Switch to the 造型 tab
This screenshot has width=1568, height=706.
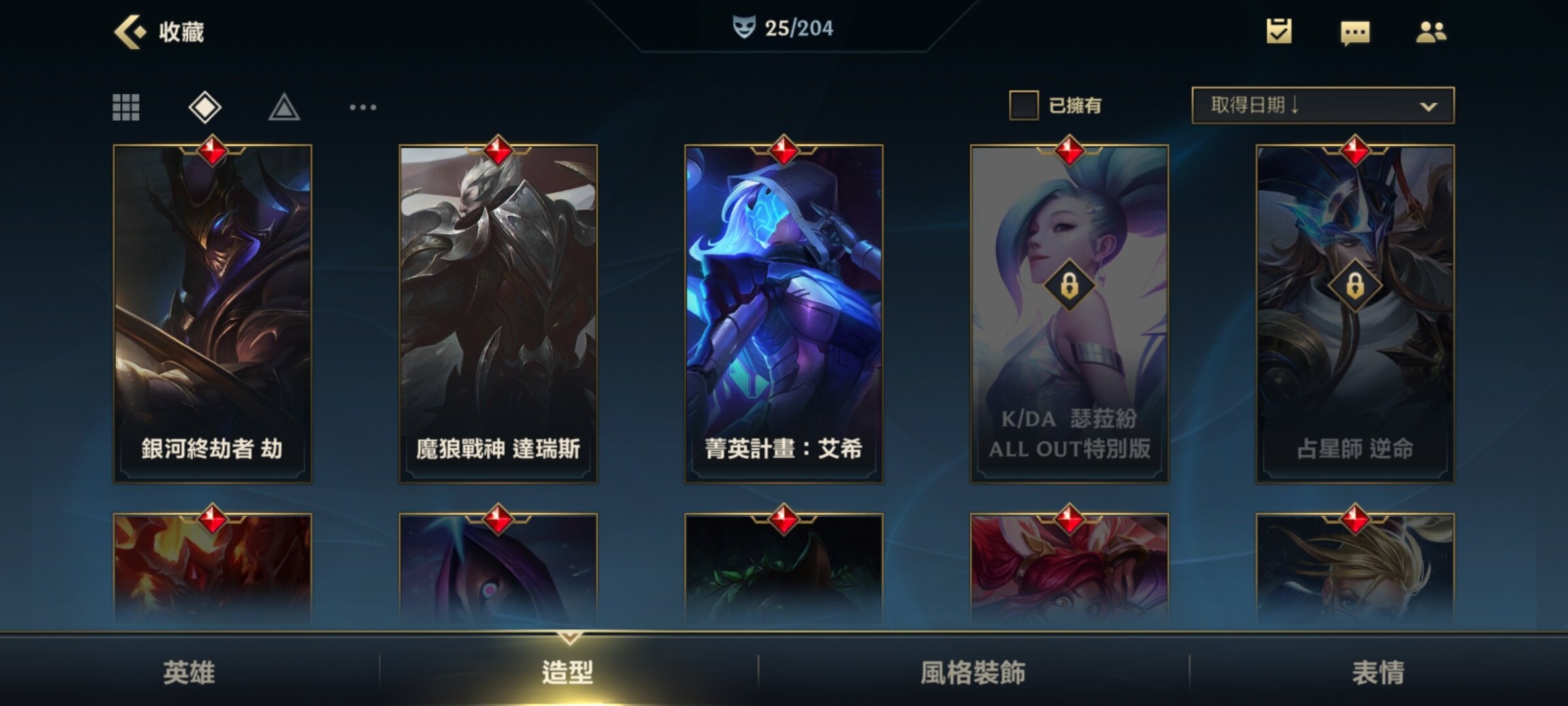click(568, 672)
